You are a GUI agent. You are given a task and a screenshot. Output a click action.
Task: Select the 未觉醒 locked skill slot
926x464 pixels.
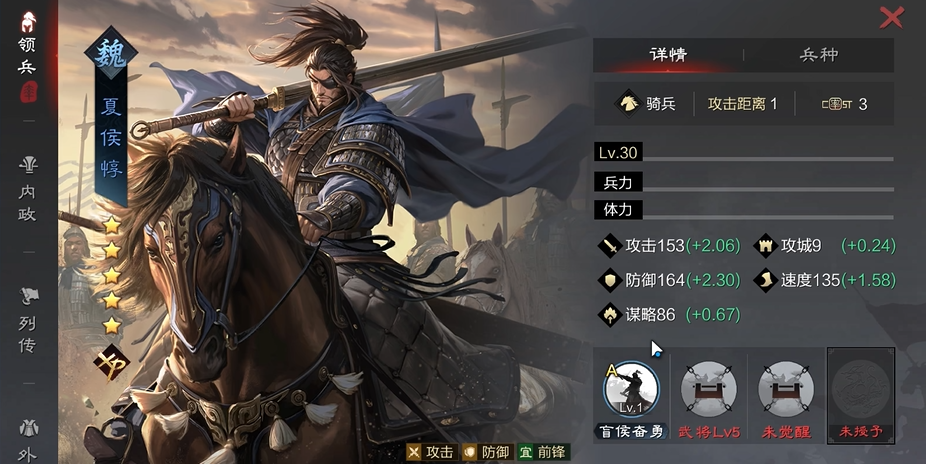coord(785,391)
